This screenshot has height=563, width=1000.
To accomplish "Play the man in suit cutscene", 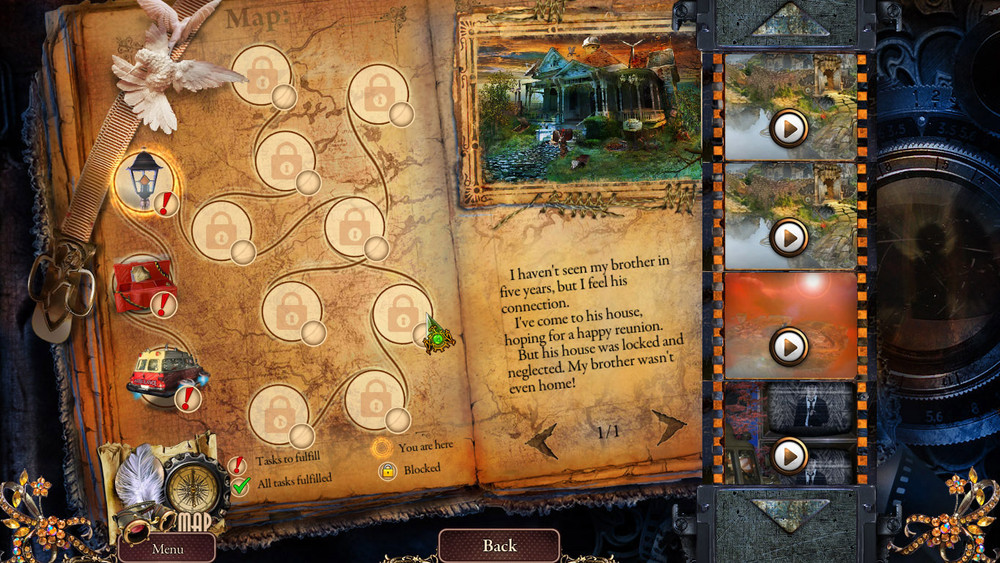I will 789,455.
